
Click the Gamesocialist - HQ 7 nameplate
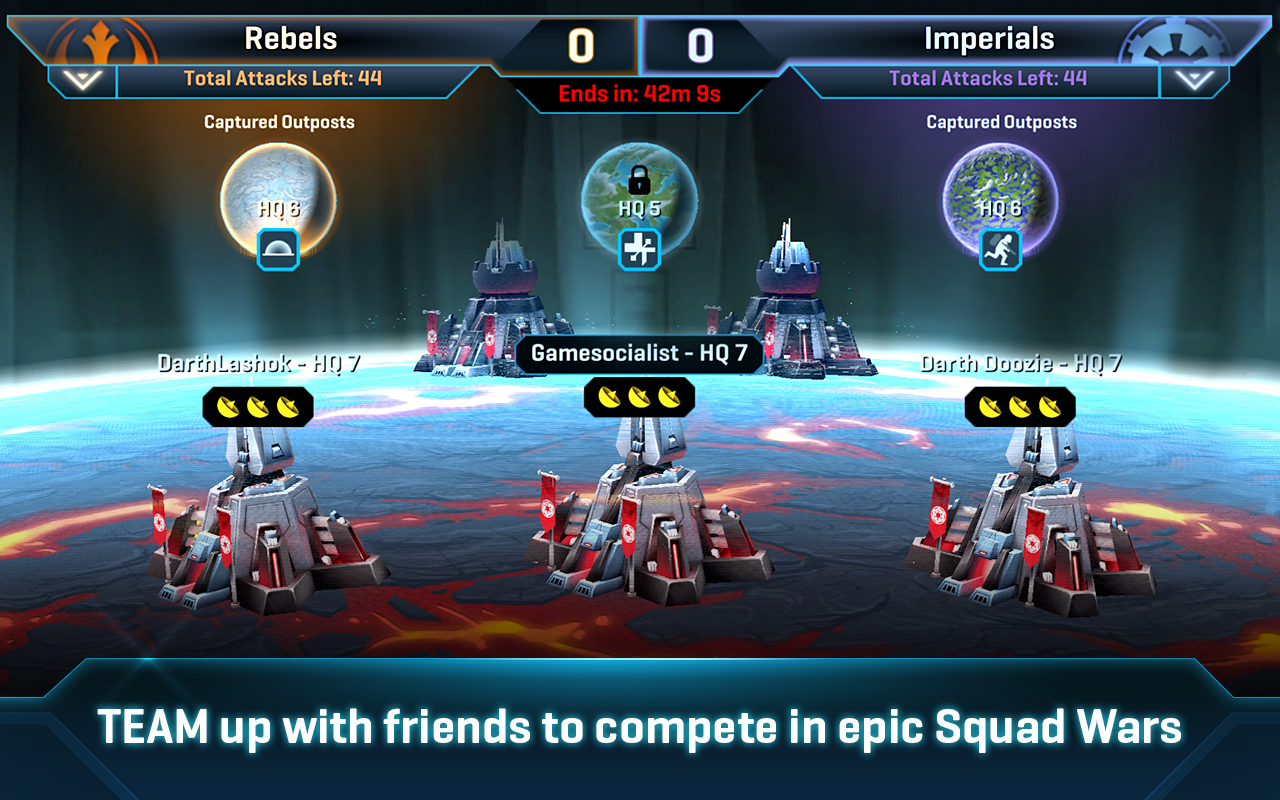[x=638, y=354]
